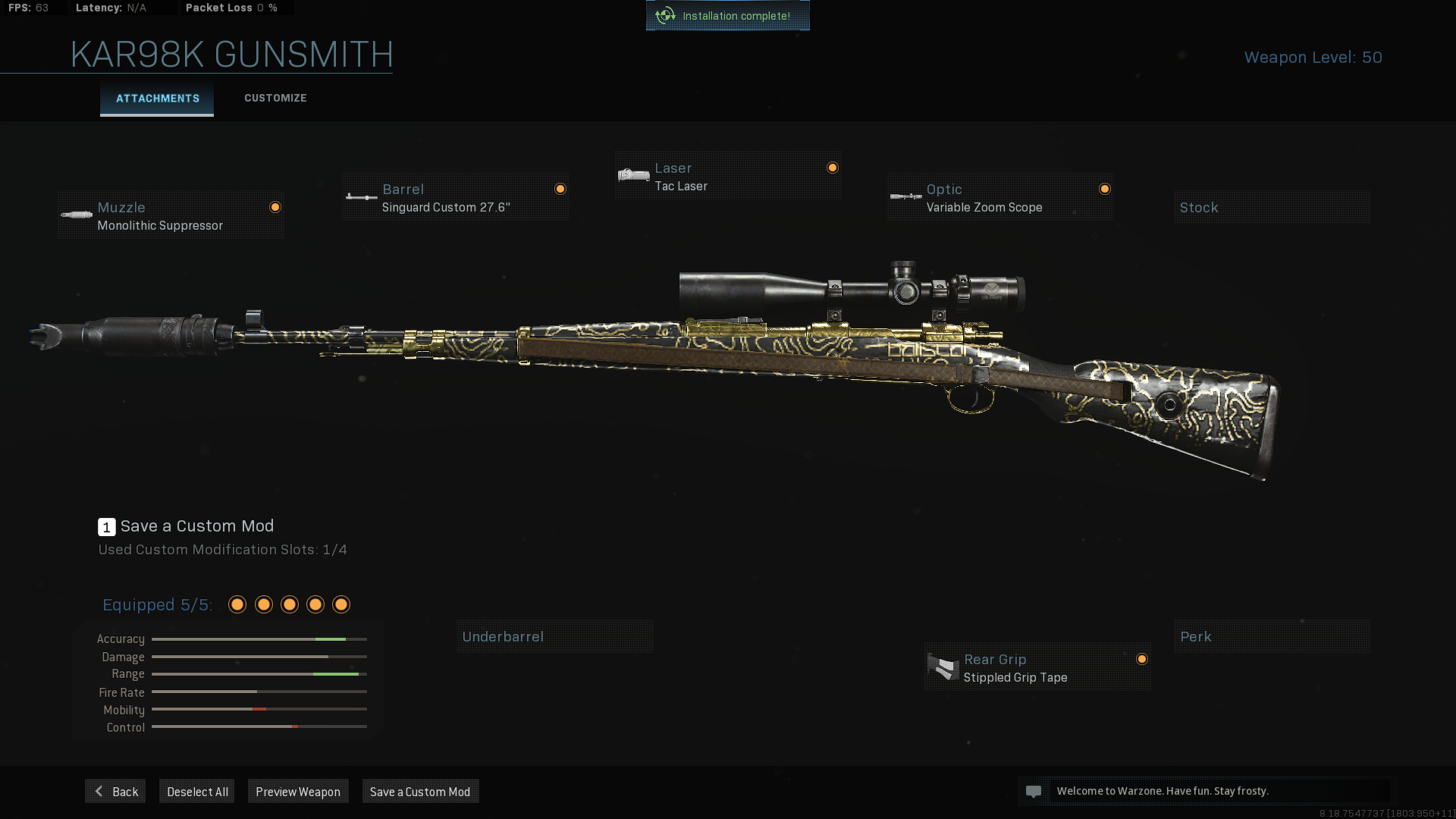Open the chat message box
1456x819 pixels.
(1206, 791)
